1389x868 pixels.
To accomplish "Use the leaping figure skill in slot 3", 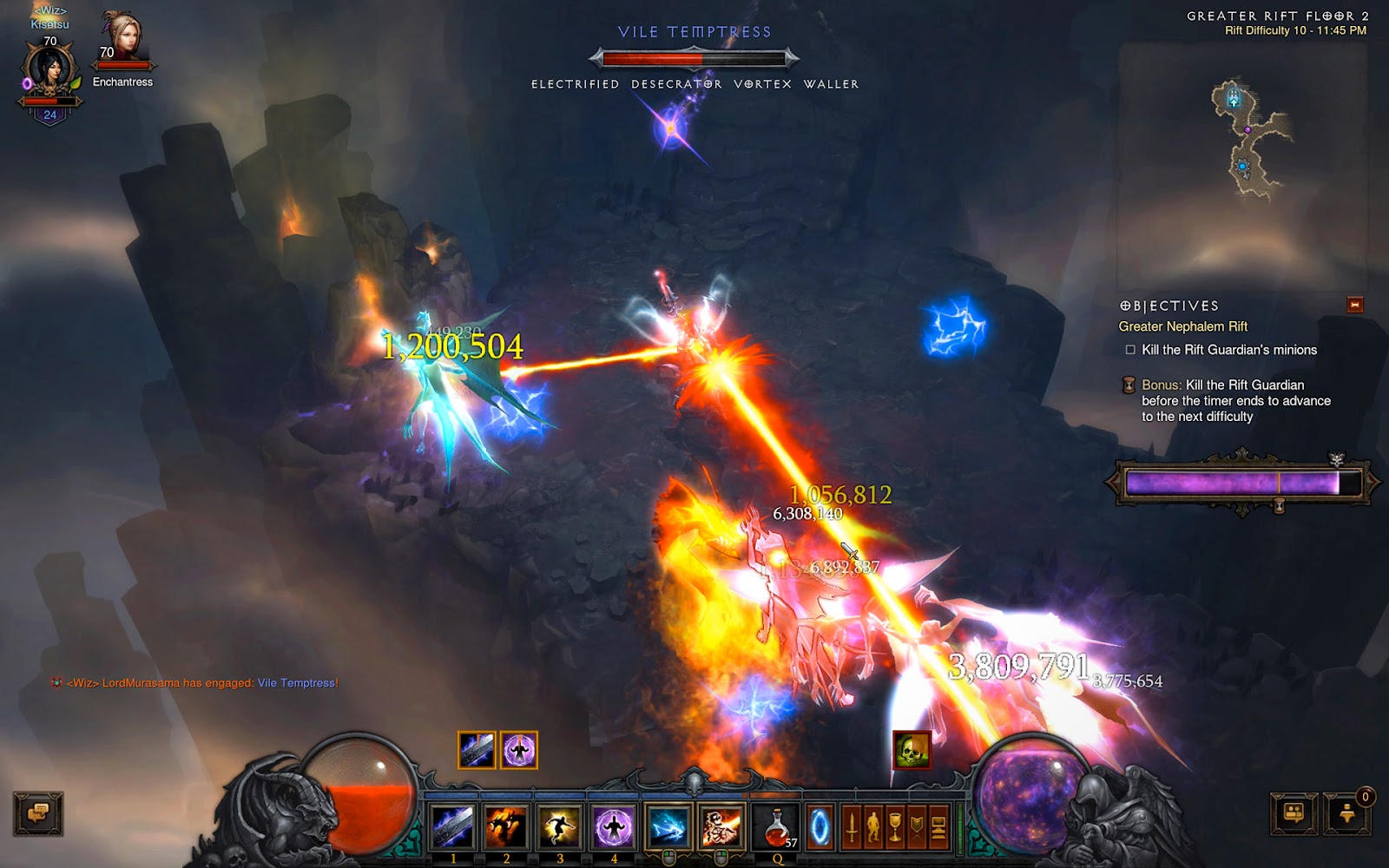I will coord(560,826).
